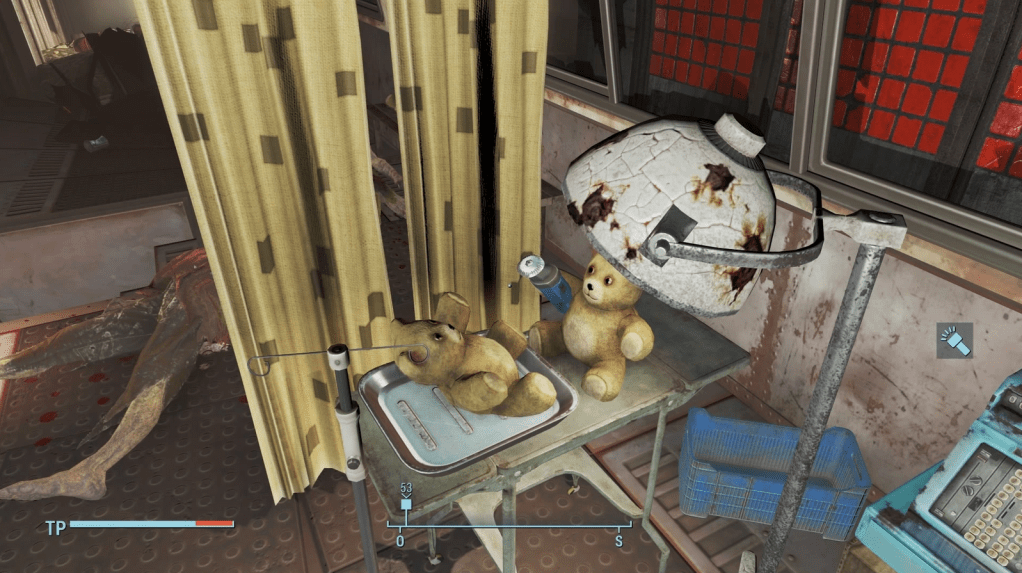1022x573 pixels.
Task: Toggle the flashlight icon
Action: coord(953,342)
